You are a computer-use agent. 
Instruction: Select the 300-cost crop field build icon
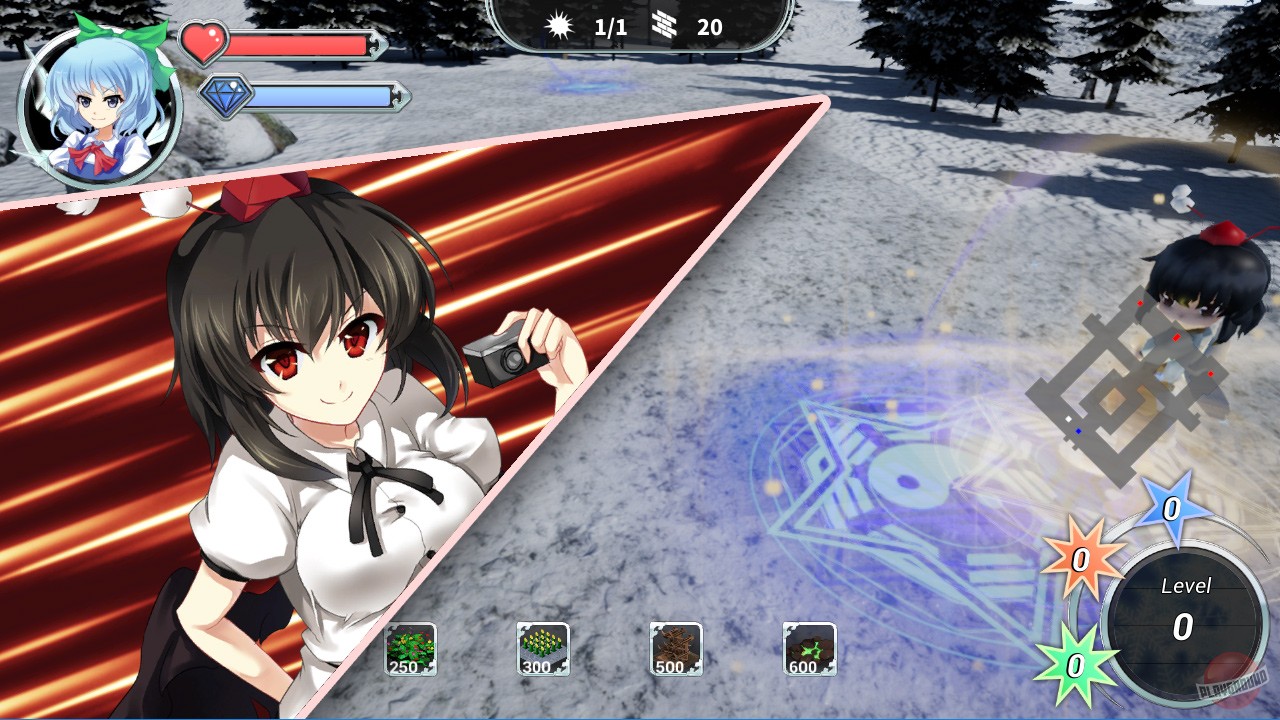click(543, 647)
